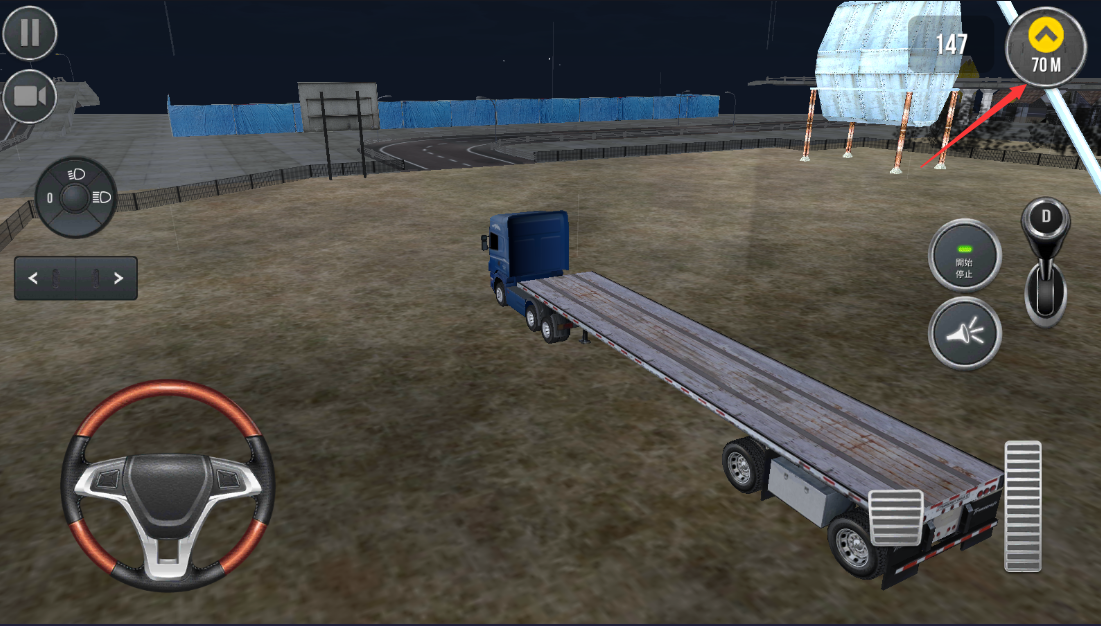Switch the camera view
Image resolution: width=1101 pixels, height=626 pixels.
(x=30, y=96)
